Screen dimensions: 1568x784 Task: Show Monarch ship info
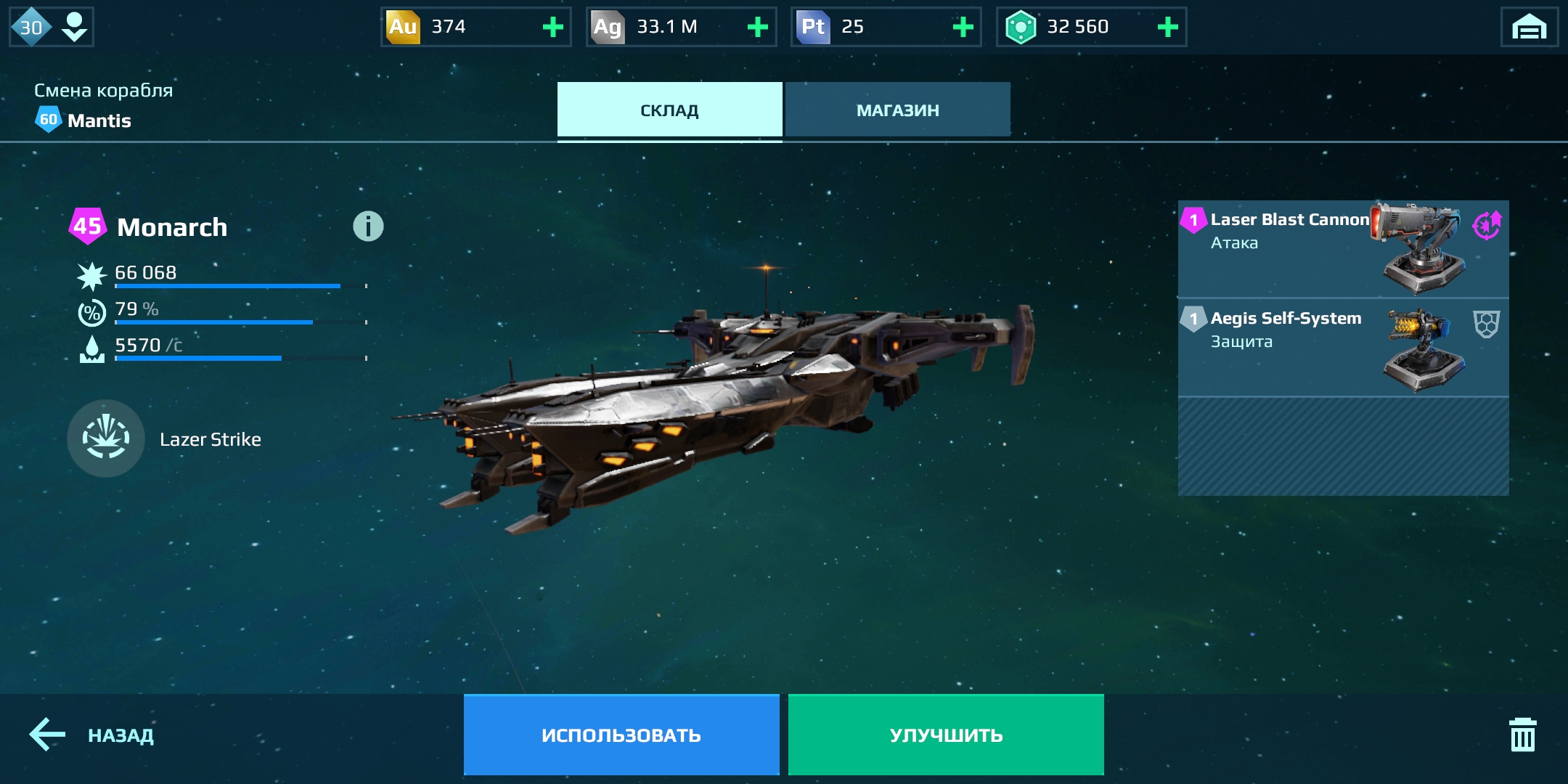click(368, 226)
